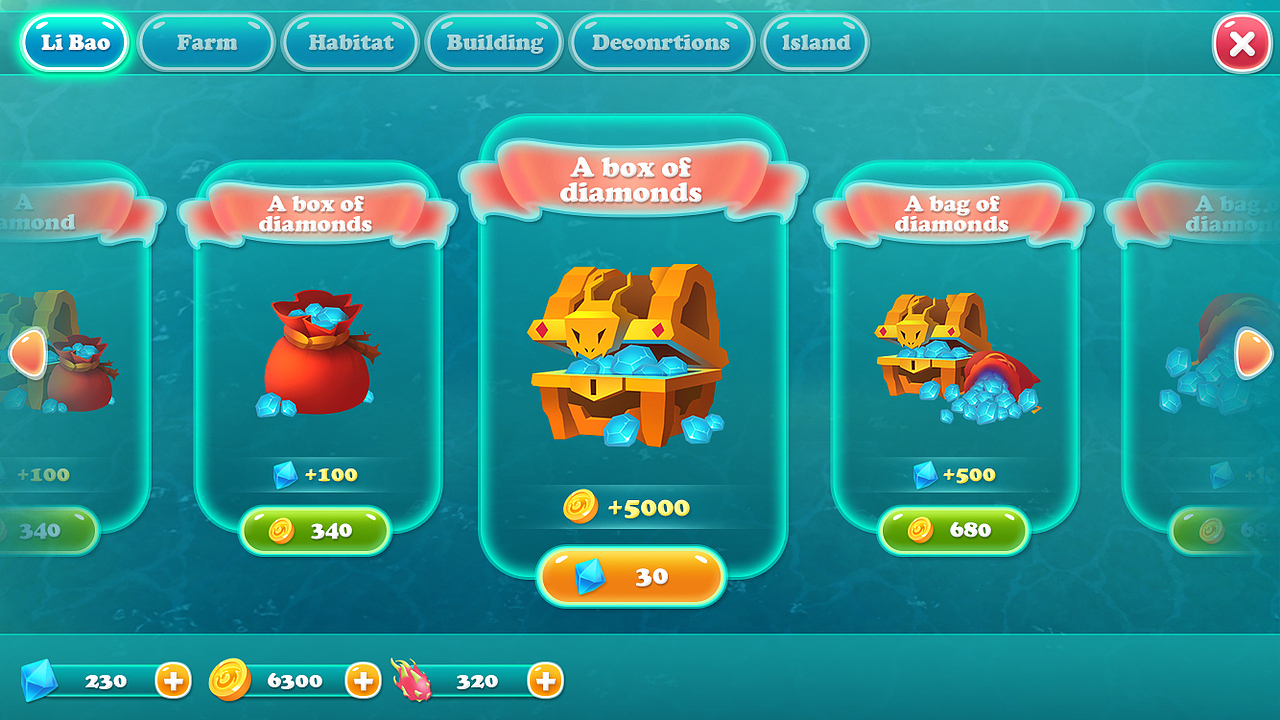
Task: Buy the box of diamonds for 30 gems
Action: point(632,576)
